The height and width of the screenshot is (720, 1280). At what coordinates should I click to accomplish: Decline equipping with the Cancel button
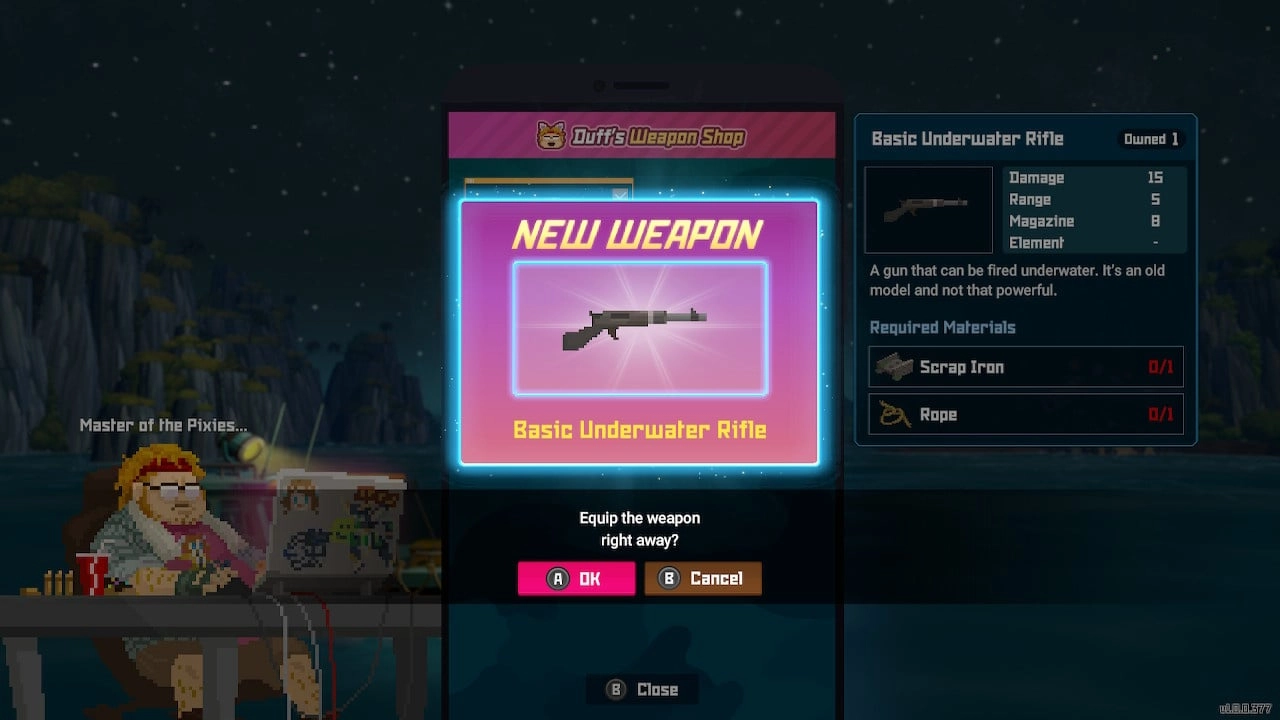tap(703, 578)
